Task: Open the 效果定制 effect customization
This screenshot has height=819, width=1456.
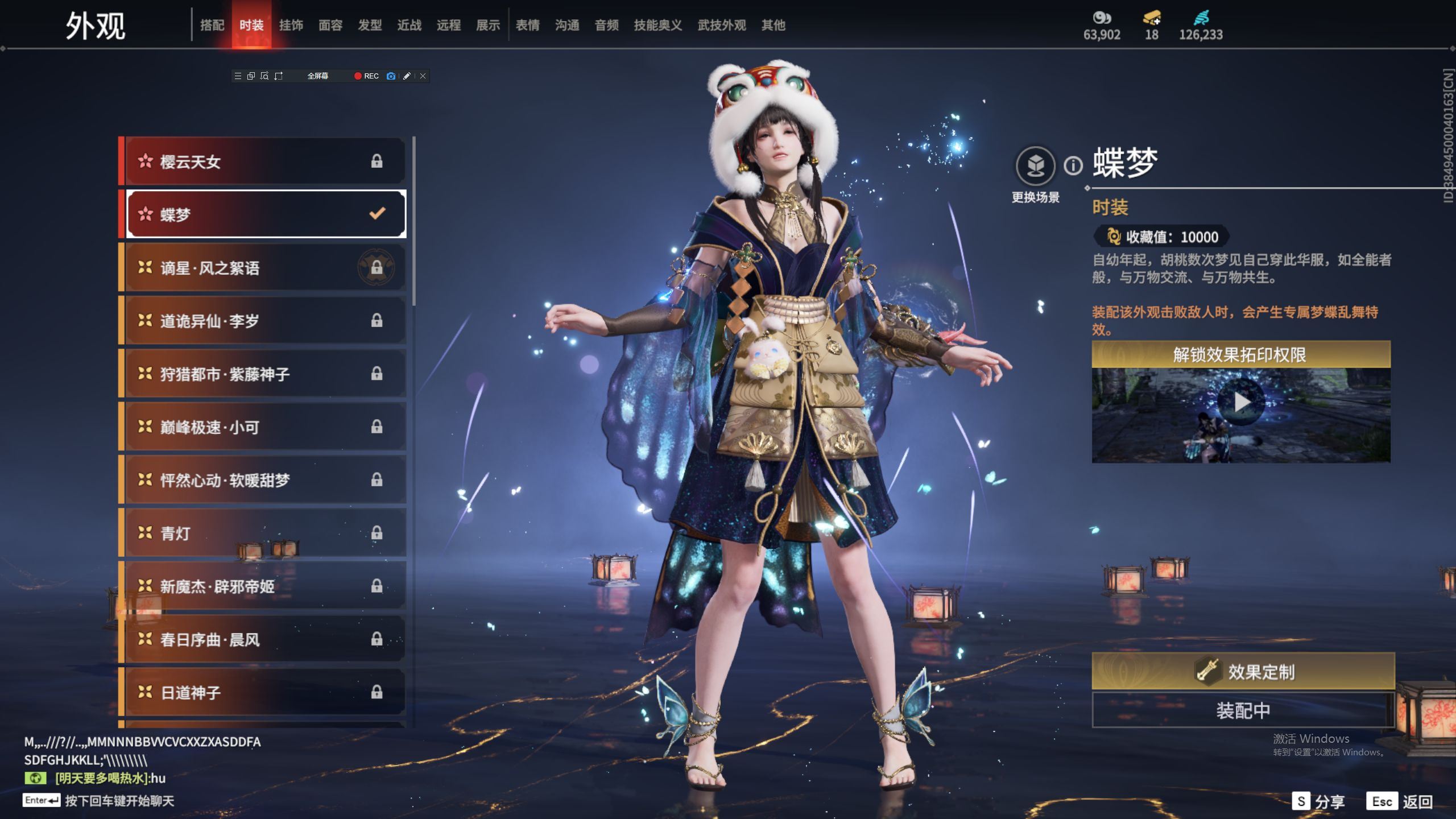Action: coord(1243,672)
